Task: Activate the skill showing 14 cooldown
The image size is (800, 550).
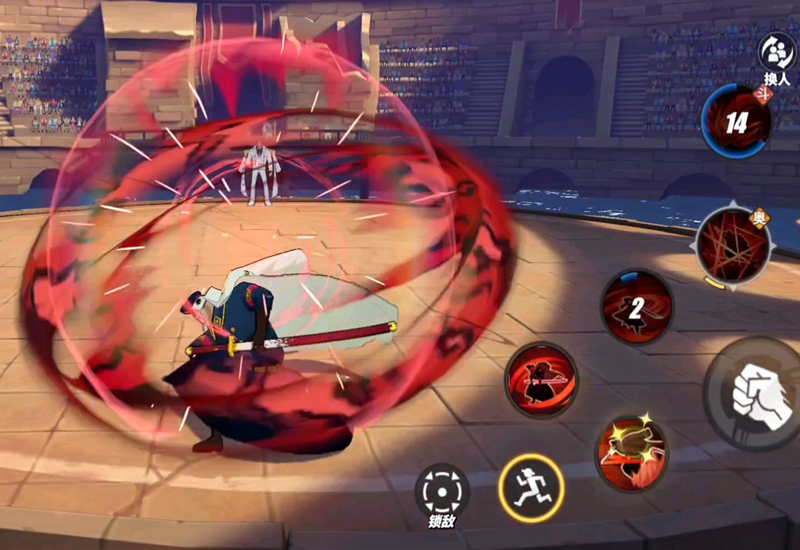Action: click(x=736, y=123)
